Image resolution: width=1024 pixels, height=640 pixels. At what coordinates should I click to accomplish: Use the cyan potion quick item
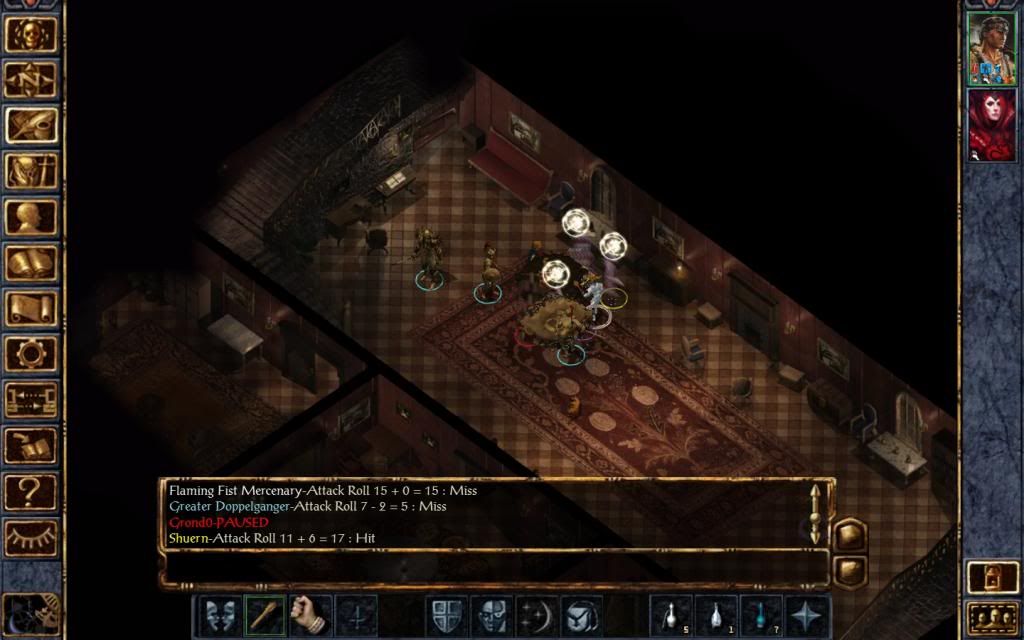(x=761, y=615)
